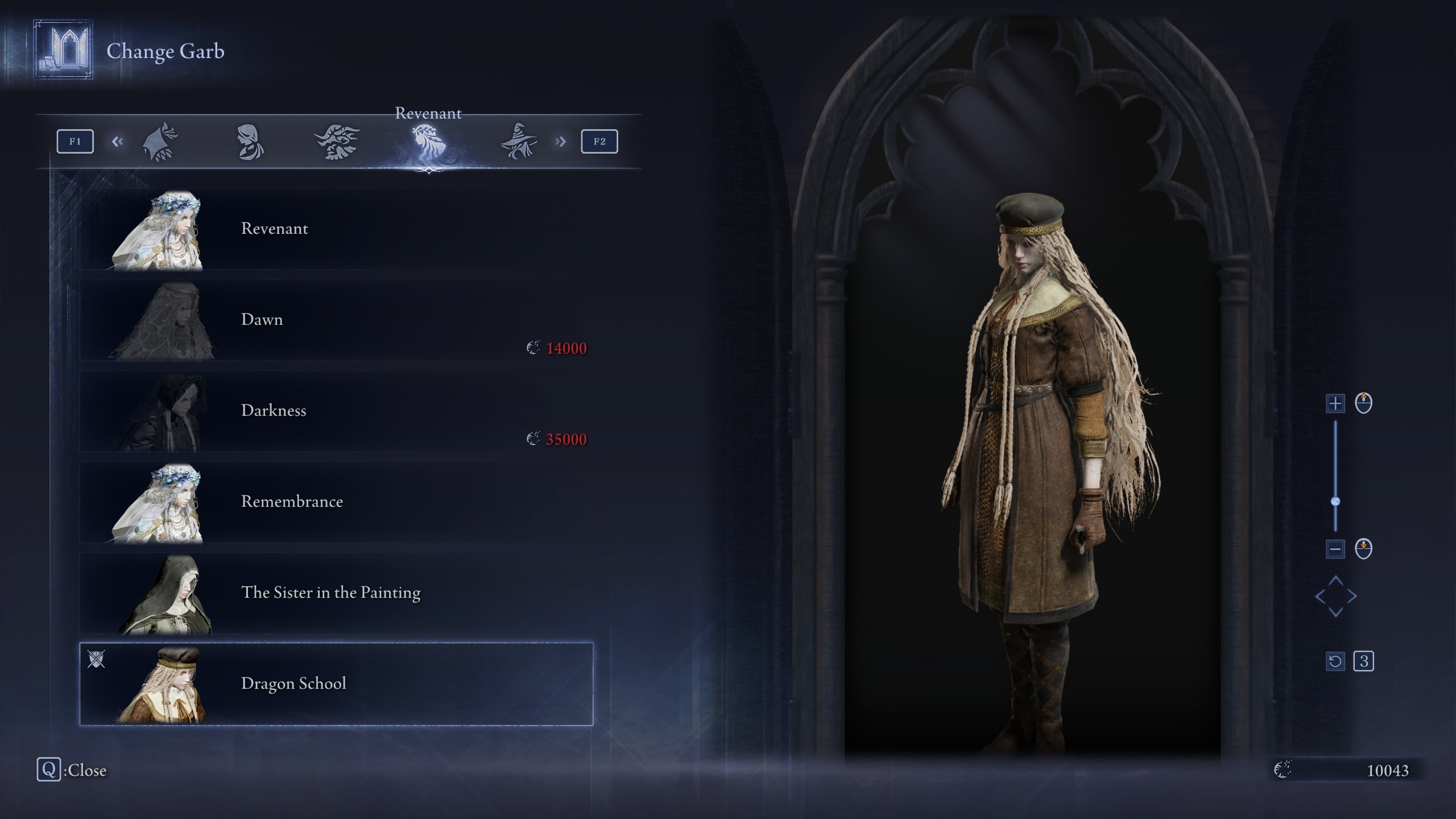This screenshot has height=819, width=1456.
Task: Open the ponytail profile character tab
Action: [x=250, y=142]
